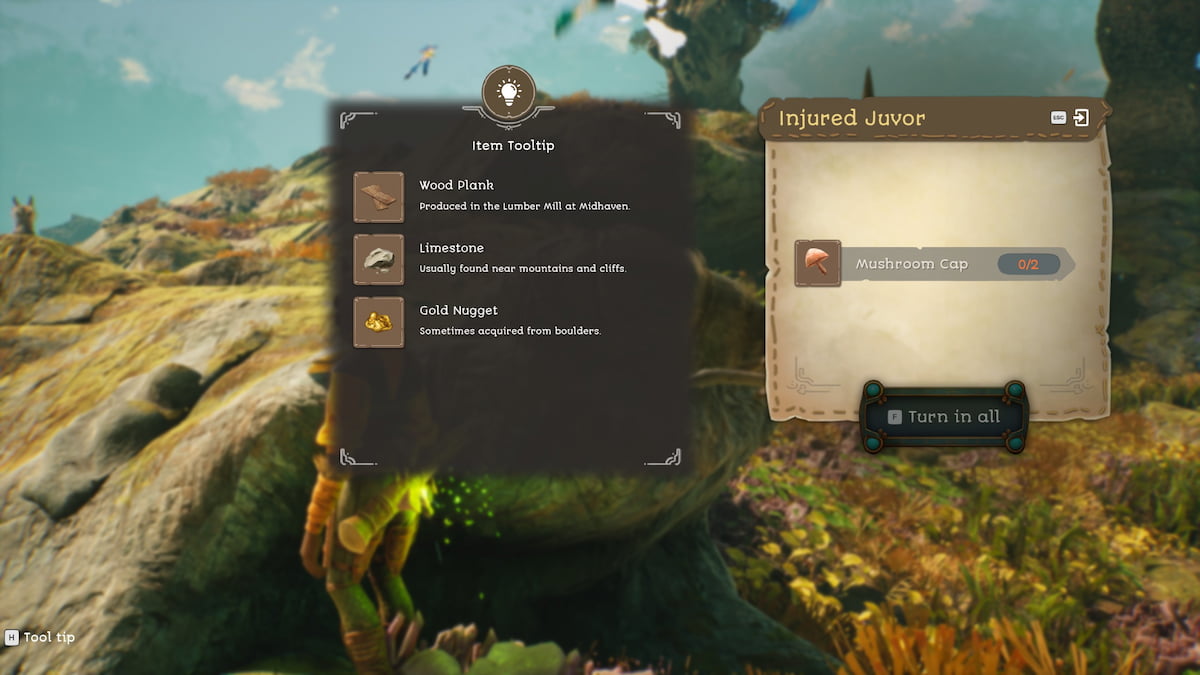Click the lightbulb Item Tooltip emblem
This screenshot has width=1200, height=675.
point(508,93)
